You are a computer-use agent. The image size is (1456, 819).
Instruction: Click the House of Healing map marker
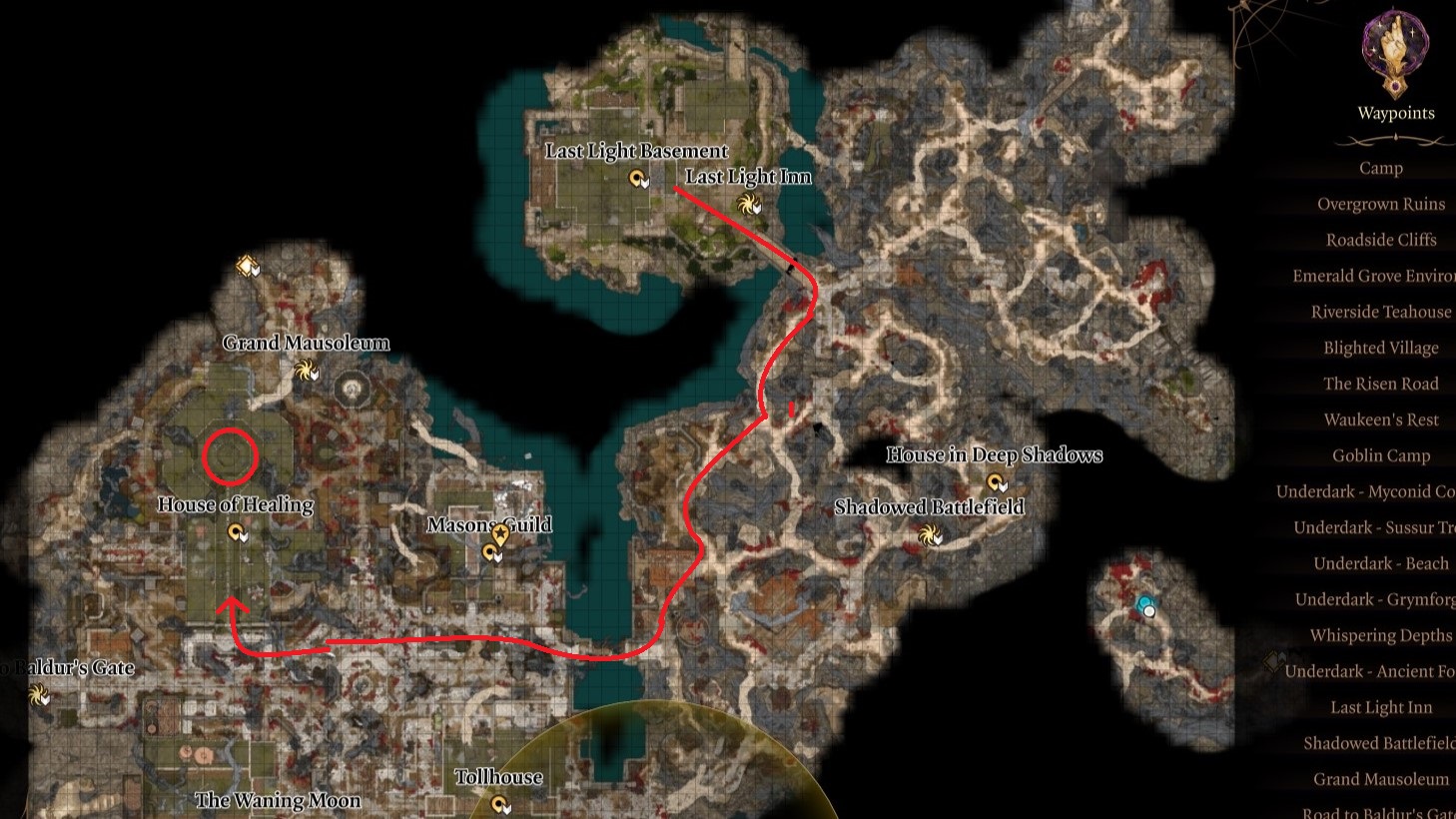coord(236,531)
